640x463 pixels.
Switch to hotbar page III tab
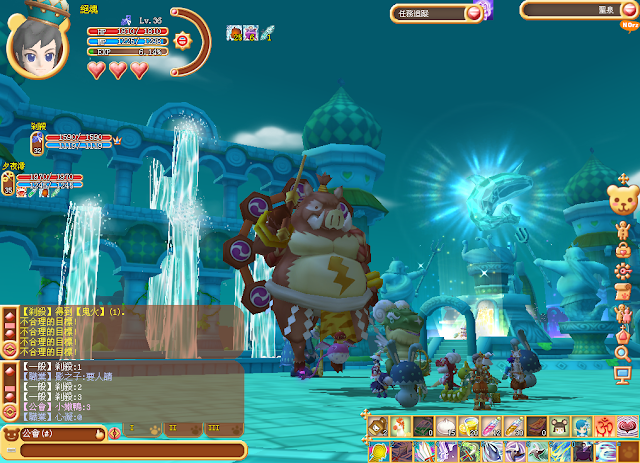(x=213, y=429)
